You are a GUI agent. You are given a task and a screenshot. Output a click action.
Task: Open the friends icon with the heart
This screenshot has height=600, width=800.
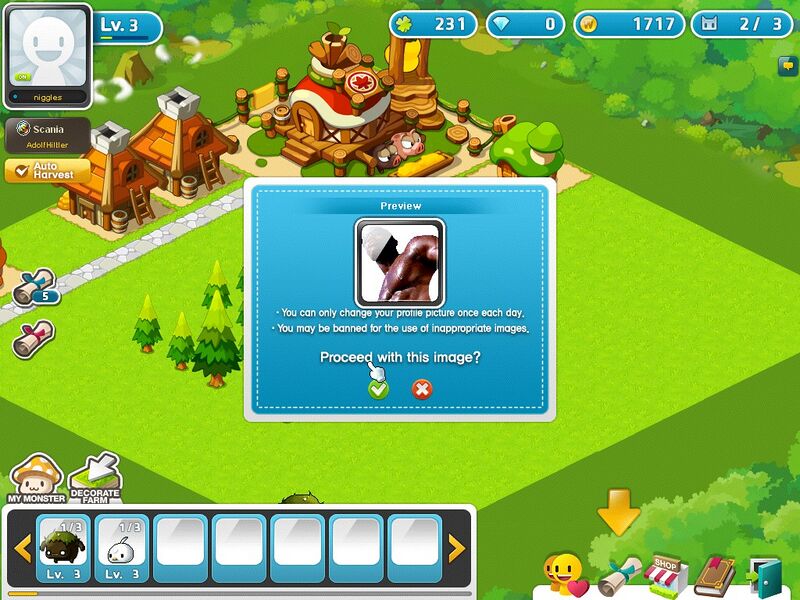coord(564,577)
